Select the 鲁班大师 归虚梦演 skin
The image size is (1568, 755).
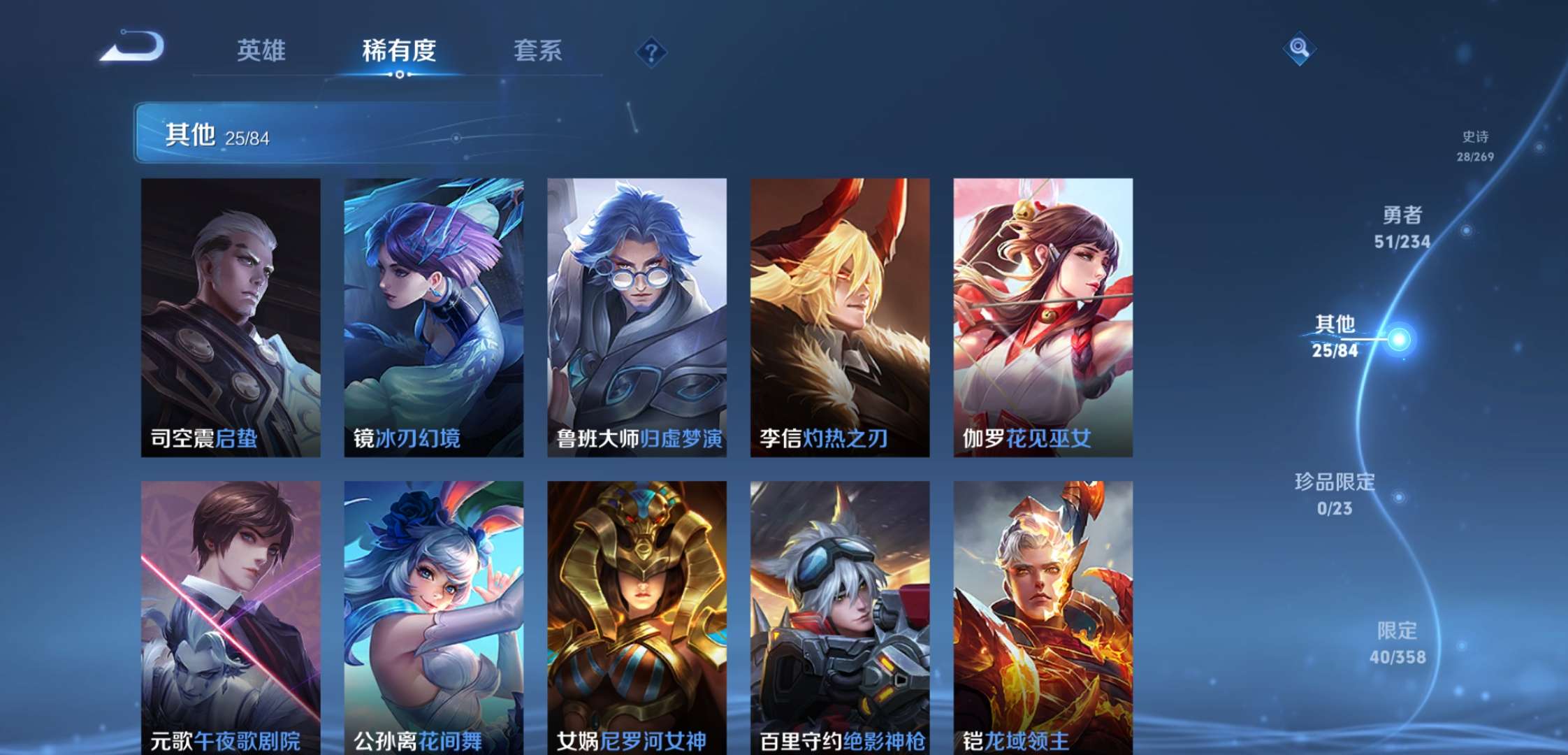[637, 317]
